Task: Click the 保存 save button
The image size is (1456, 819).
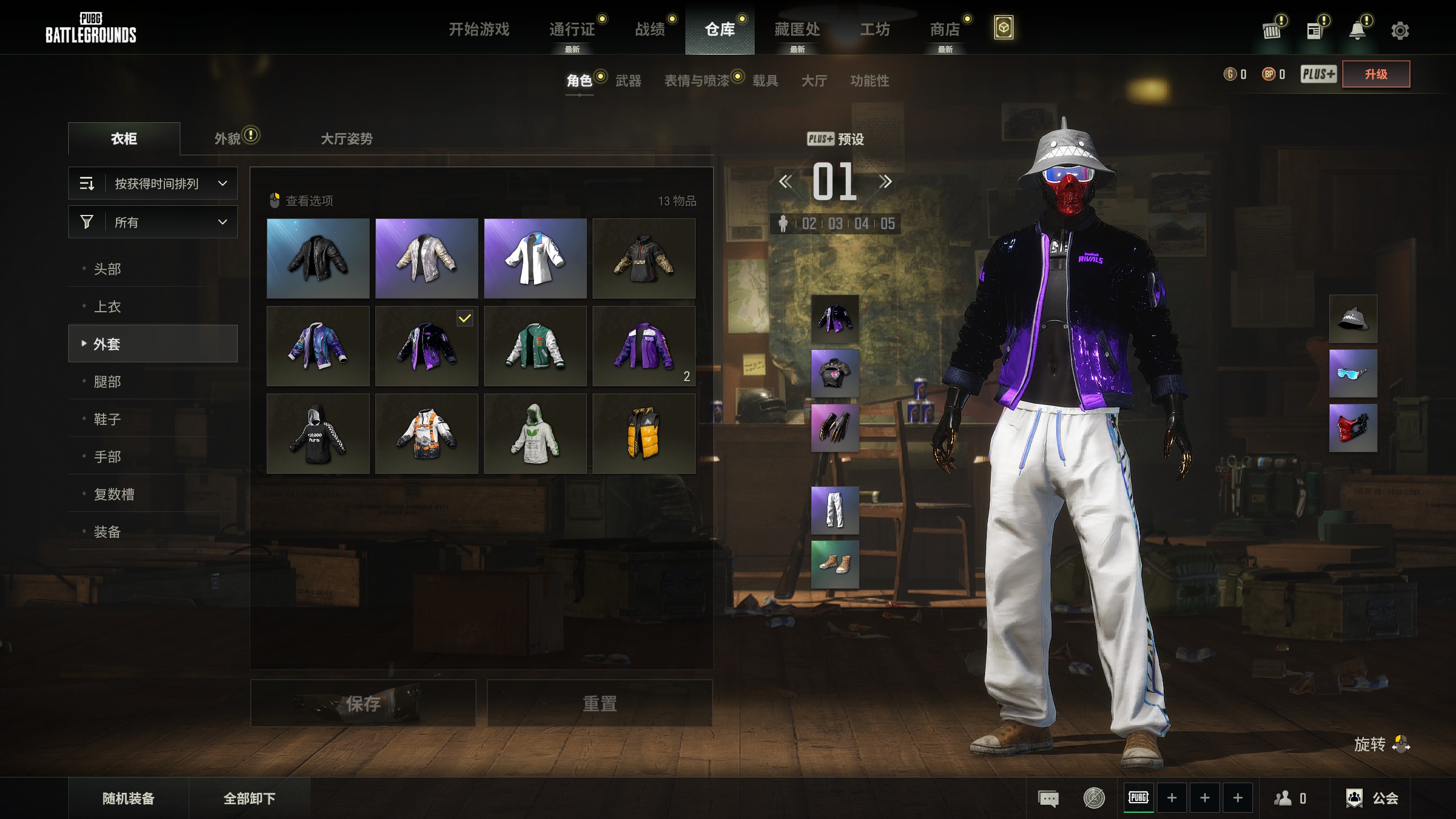Action: pos(363,704)
